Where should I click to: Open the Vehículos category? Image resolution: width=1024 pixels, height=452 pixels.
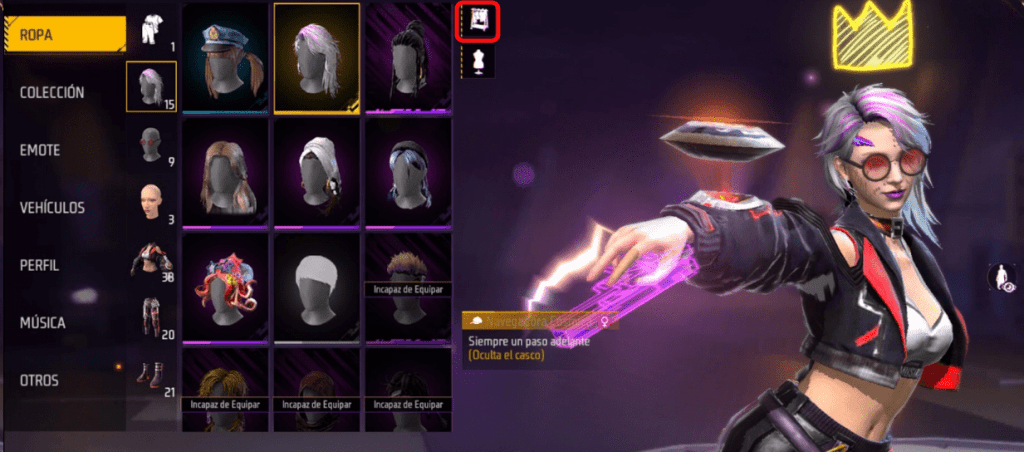(52, 208)
